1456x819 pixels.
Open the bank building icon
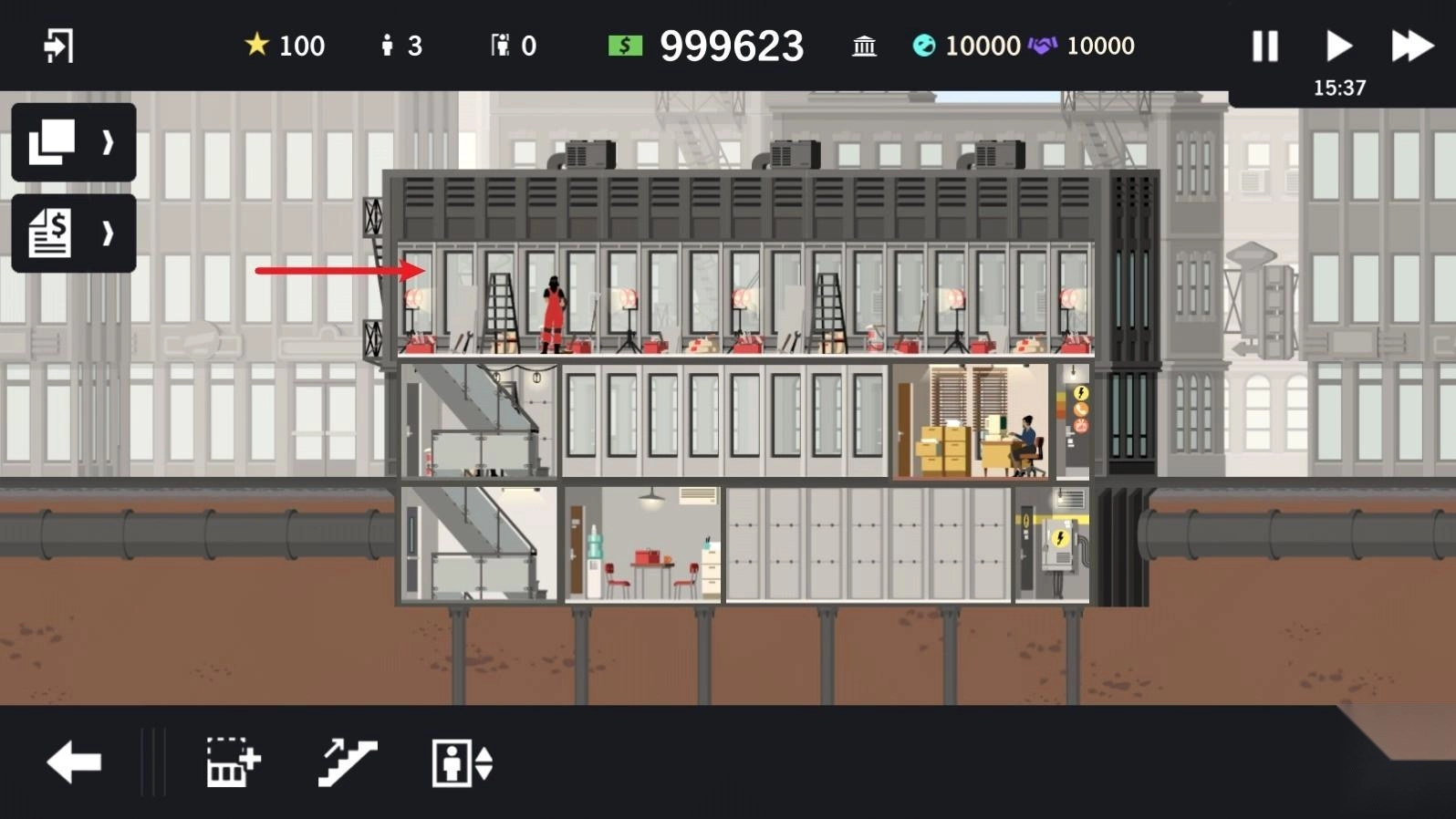(864, 46)
